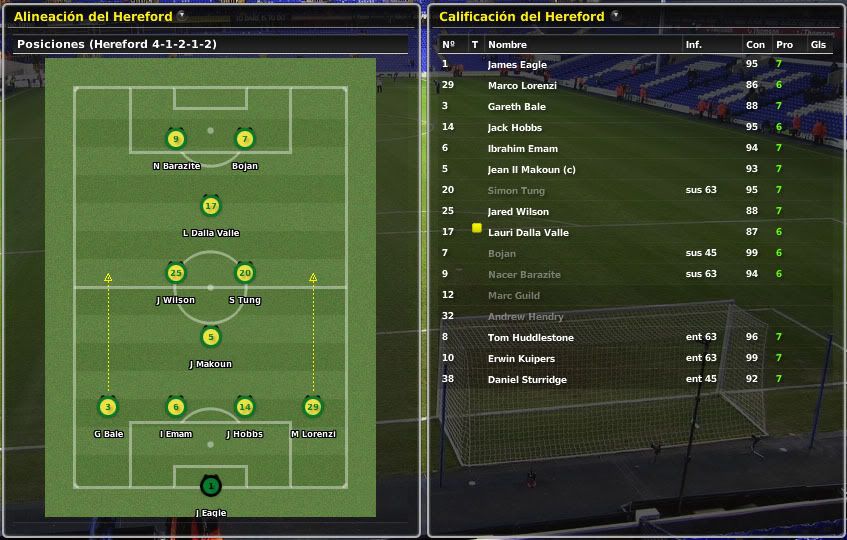
Task: Open the Alineación del Hereford dropdown arrow
Action: (x=181, y=16)
